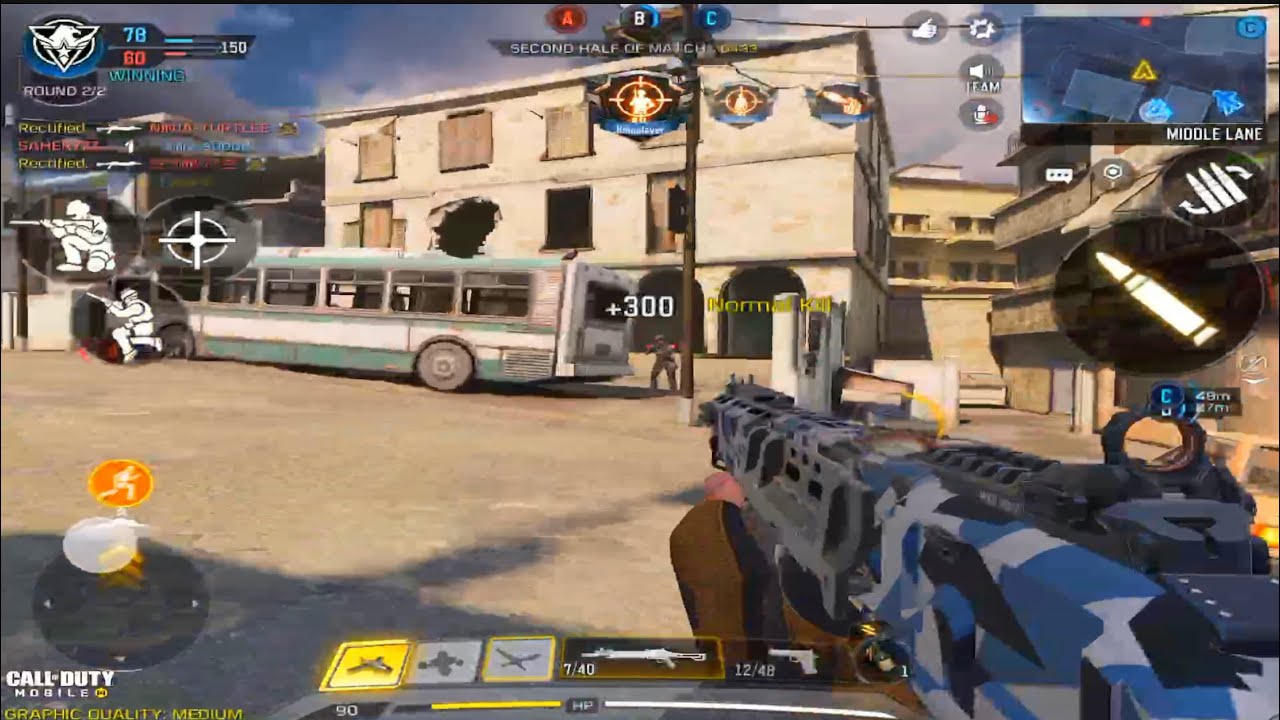1280x720 pixels.
Task: Activate the highlighted yellow scorestreak slot
Action: click(365, 664)
